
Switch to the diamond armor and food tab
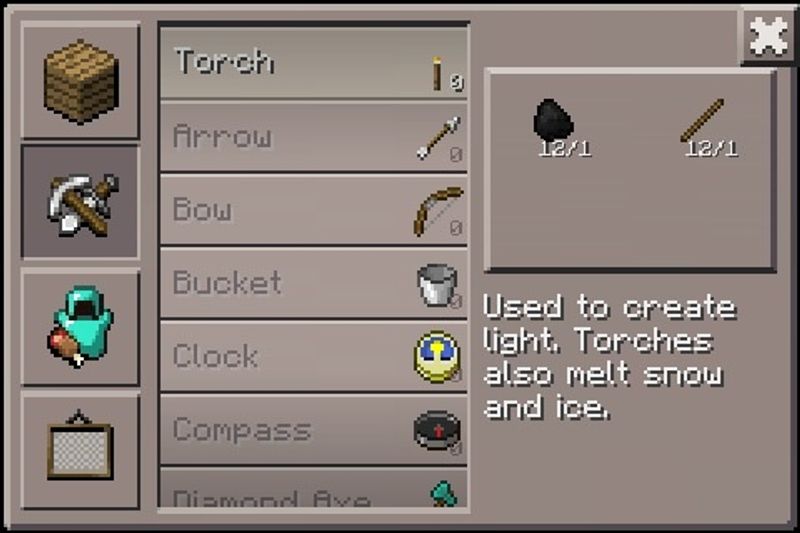[x=80, y=327]
